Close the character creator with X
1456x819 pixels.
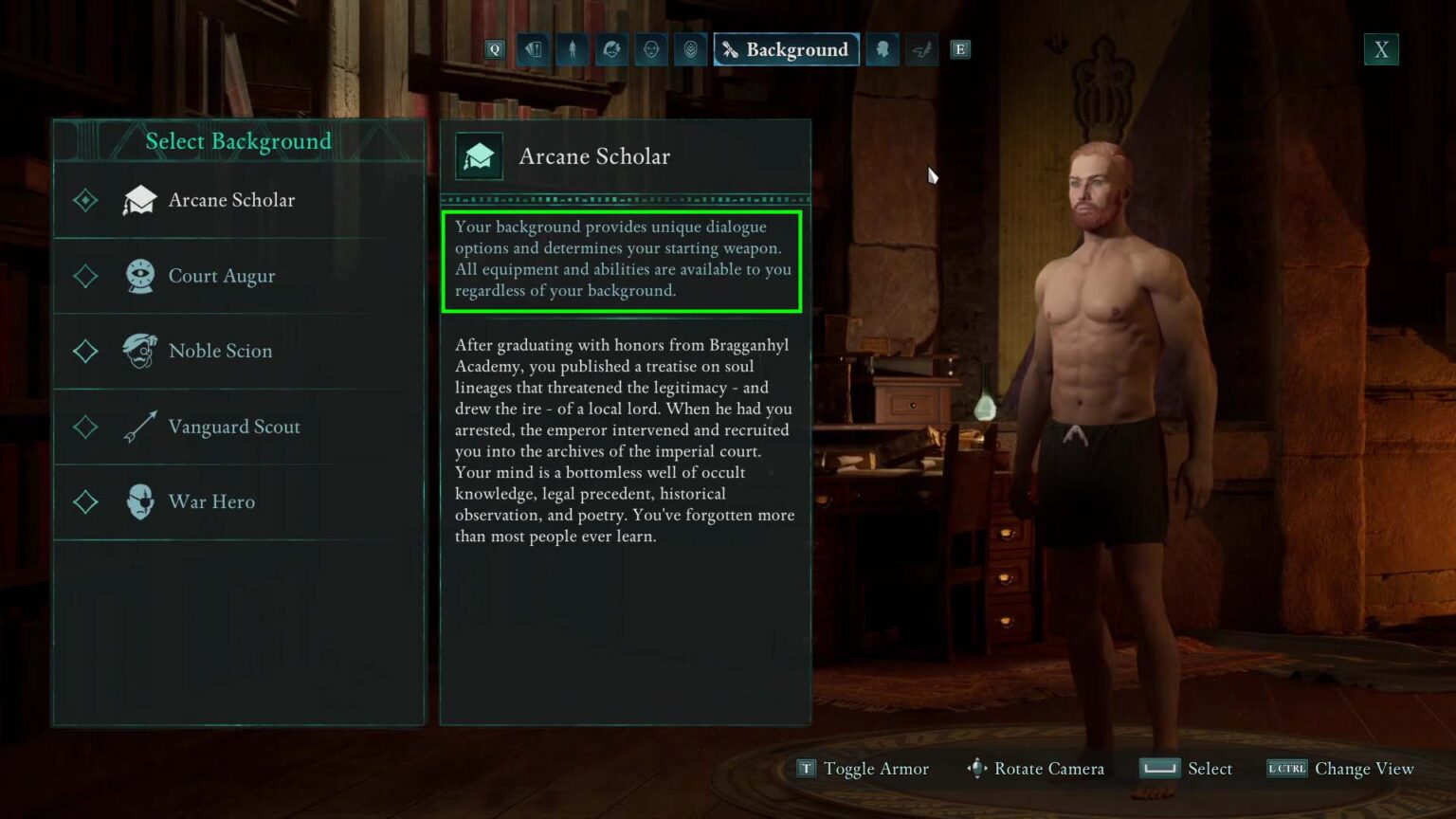(1381, 49)
